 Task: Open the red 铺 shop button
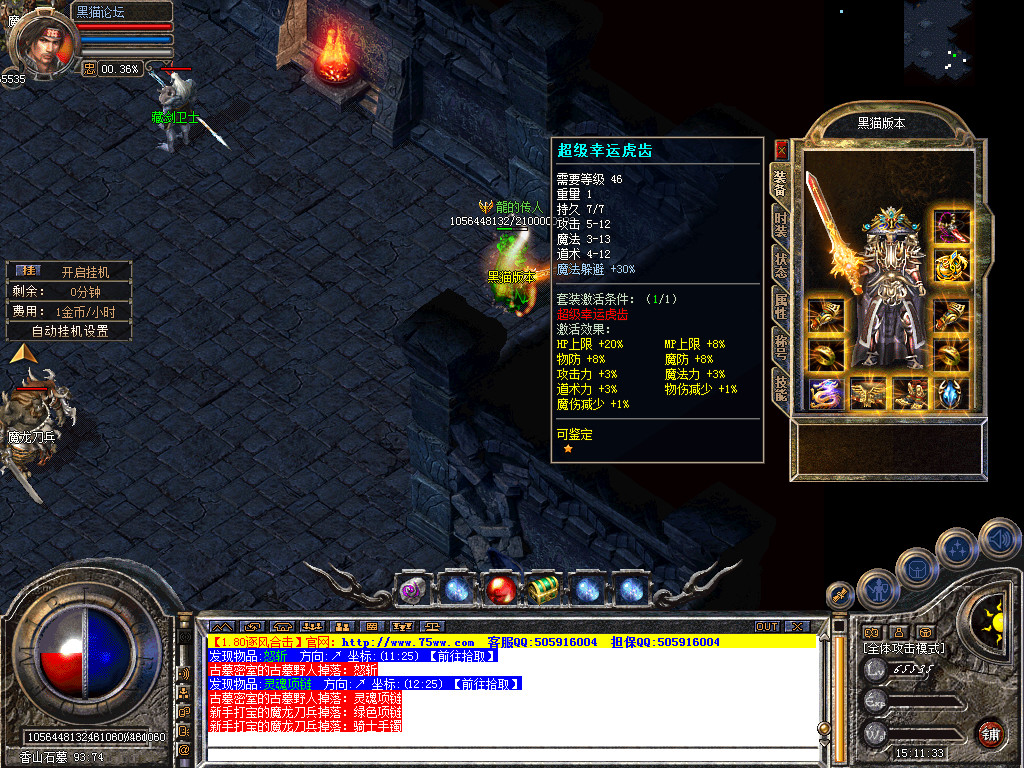pos(990,733)
